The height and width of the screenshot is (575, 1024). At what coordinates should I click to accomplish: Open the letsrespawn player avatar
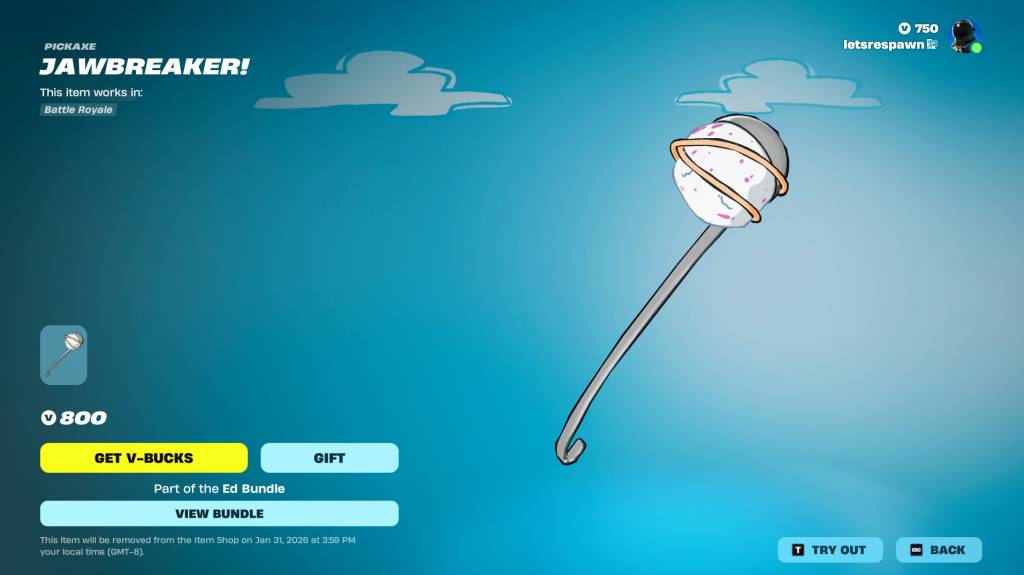coord(964,37)
